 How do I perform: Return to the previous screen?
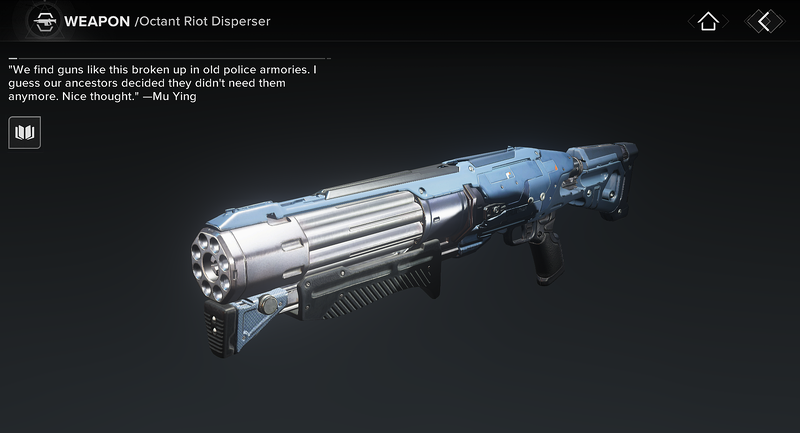764,21
